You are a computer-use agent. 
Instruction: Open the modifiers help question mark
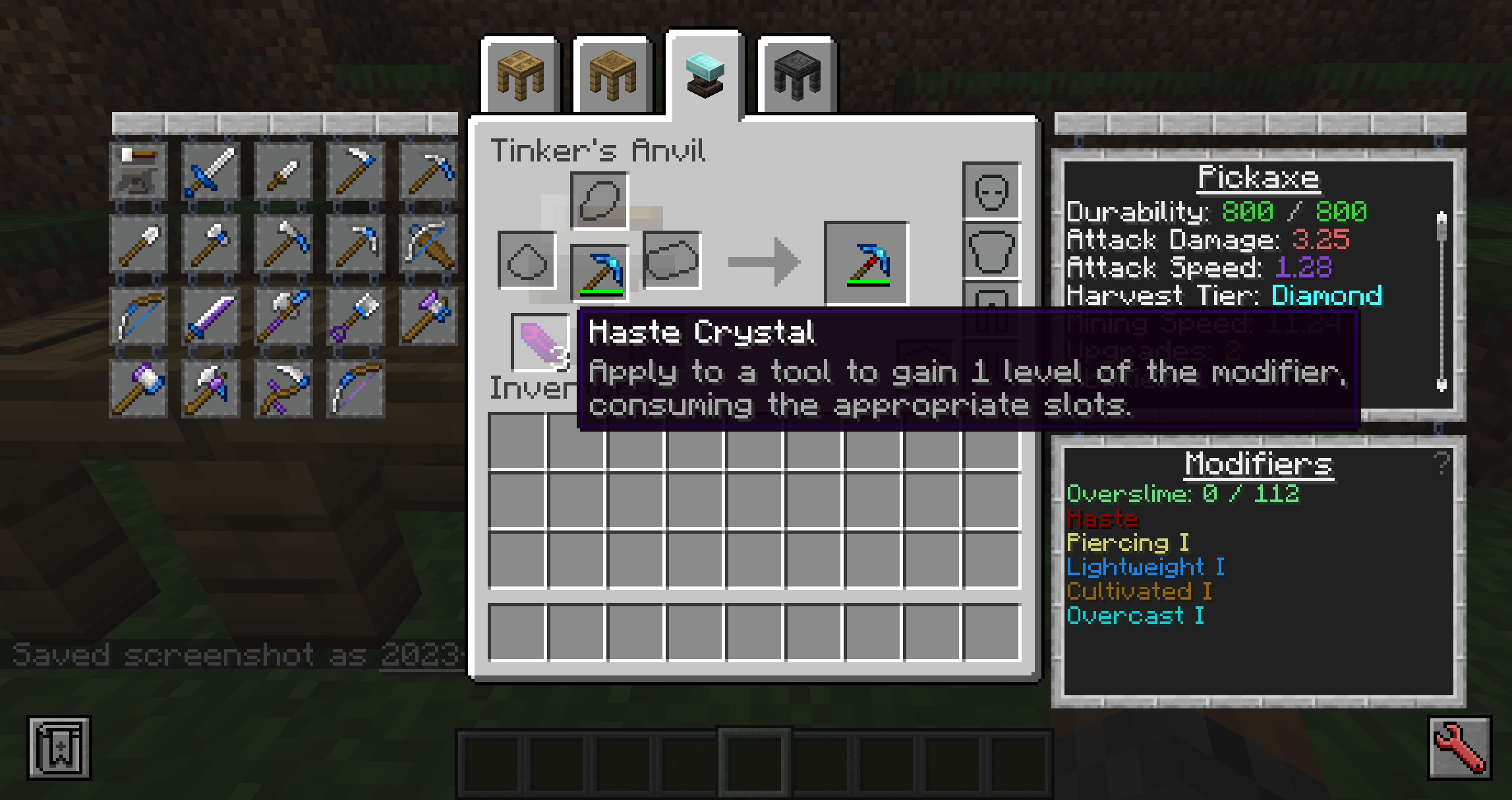tap(1441, 463)
